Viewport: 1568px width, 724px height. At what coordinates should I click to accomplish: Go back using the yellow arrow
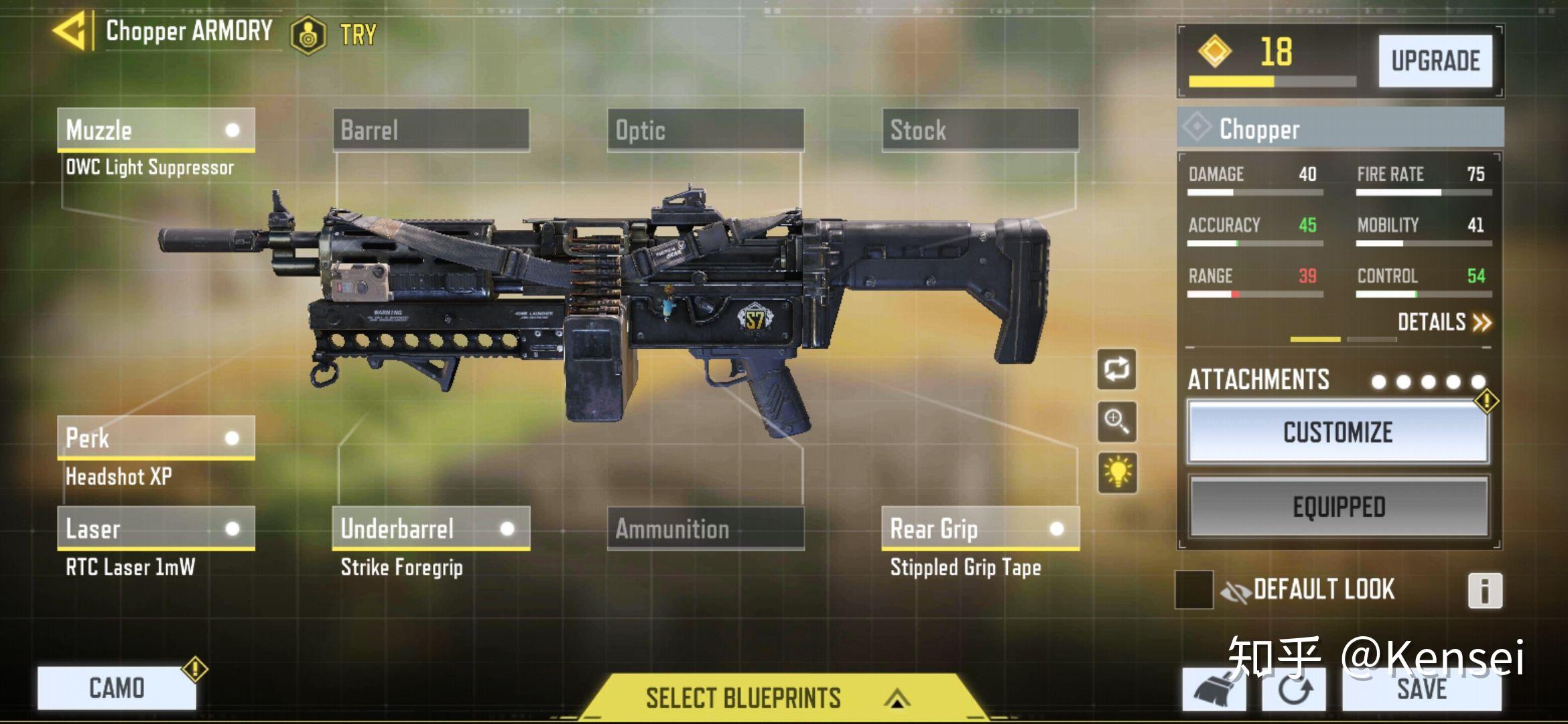tap(70, 31)
